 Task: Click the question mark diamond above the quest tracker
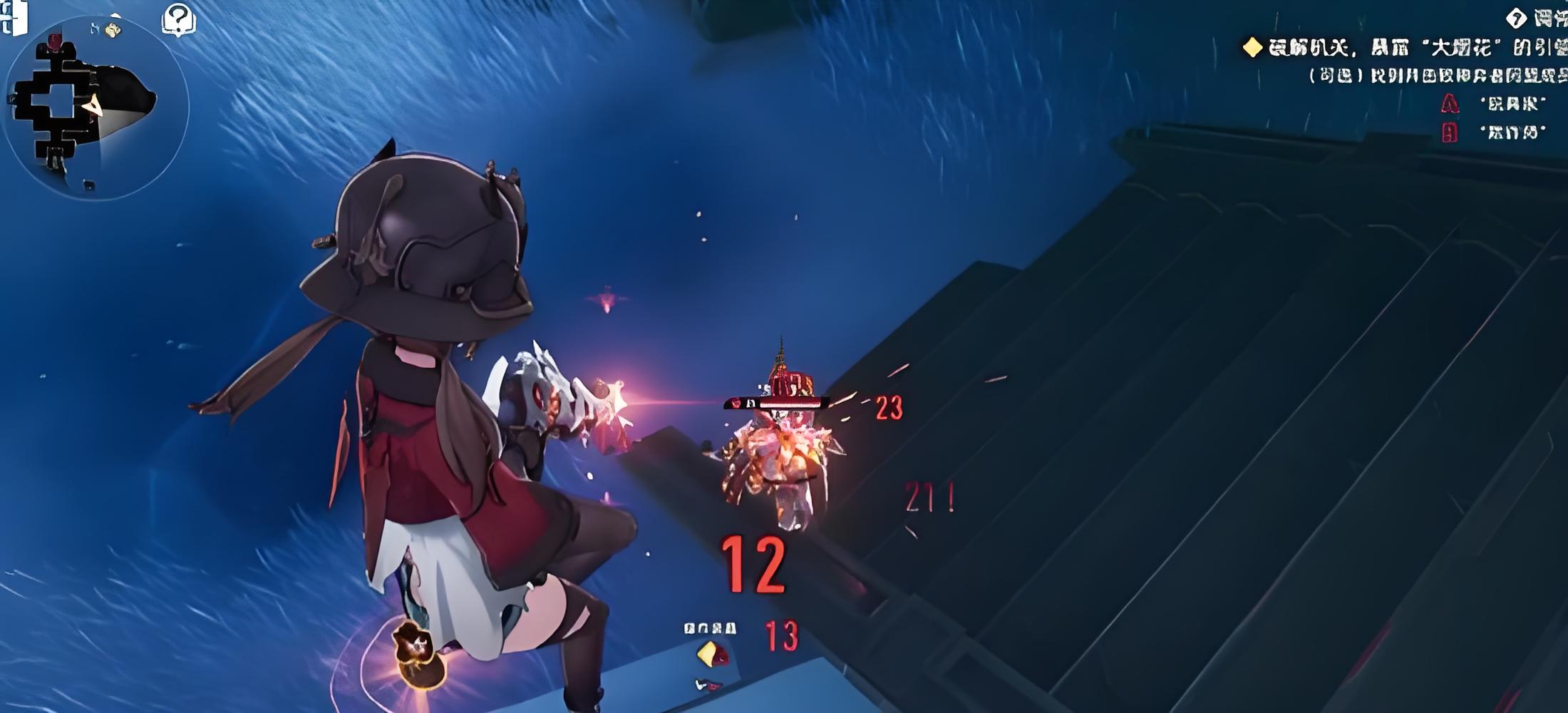click(x=1516, y=18)
